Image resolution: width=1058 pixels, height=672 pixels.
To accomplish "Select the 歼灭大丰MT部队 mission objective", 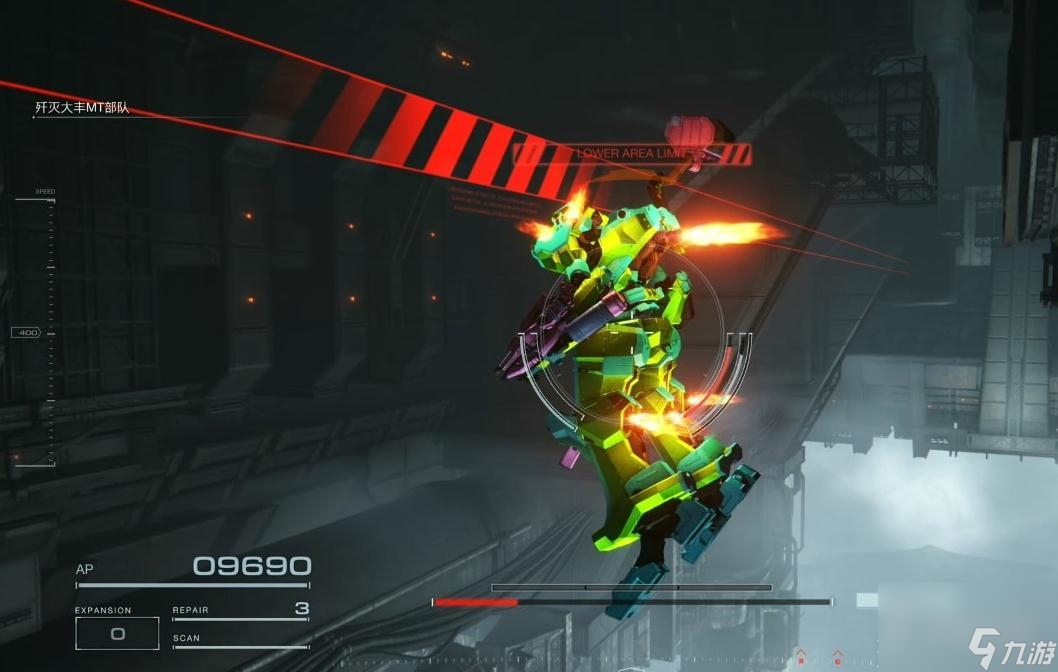I will pyautogui.click(x=82, y=108).
